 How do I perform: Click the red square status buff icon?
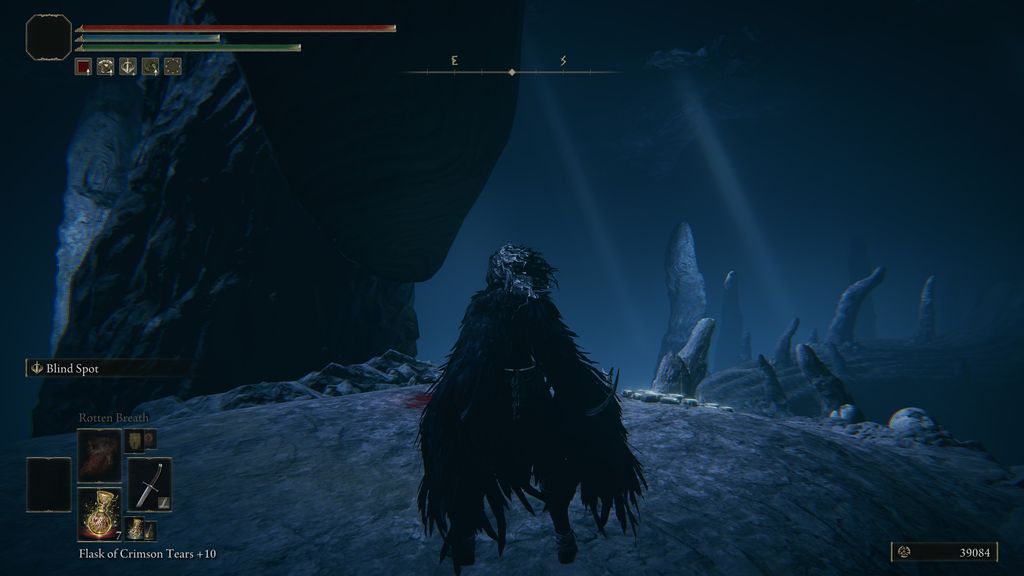point(84,67)
